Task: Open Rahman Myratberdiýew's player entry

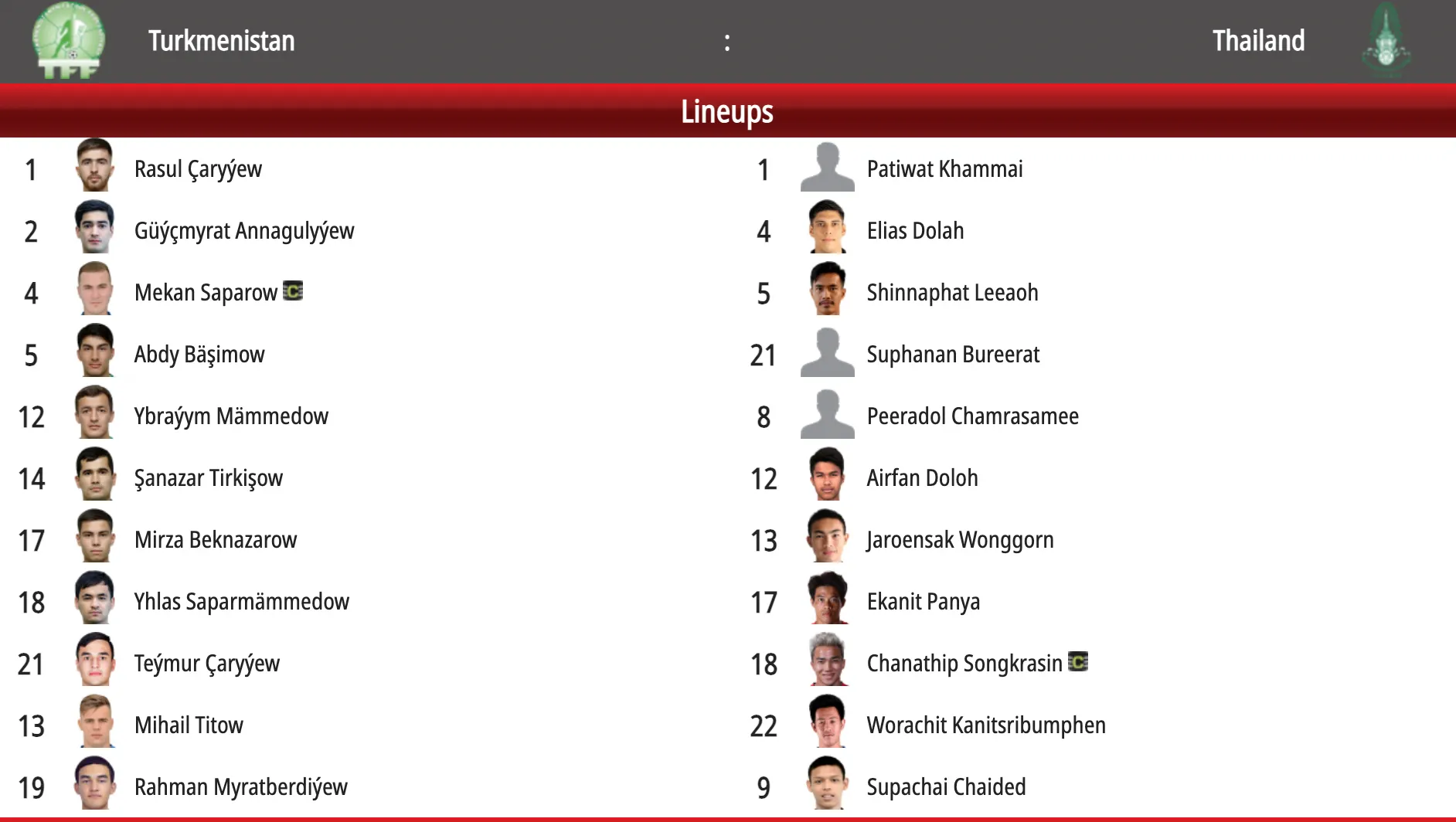Action: coord(240,787)
